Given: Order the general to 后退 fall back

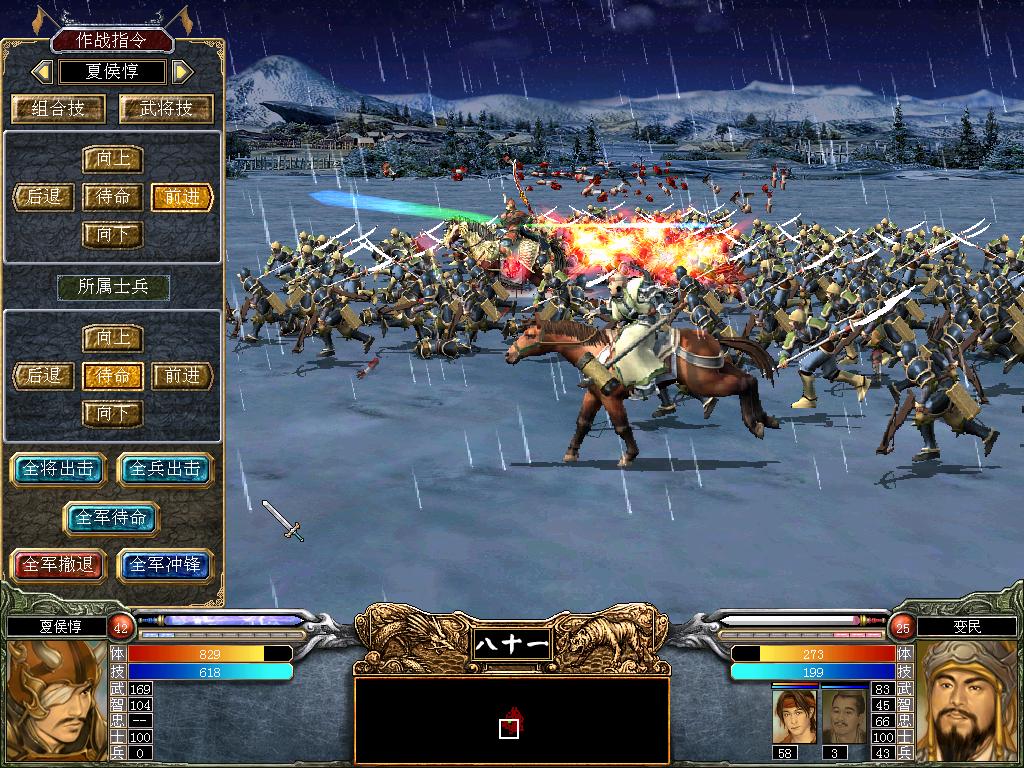Looking at the screenshot, I should (44, 197).
